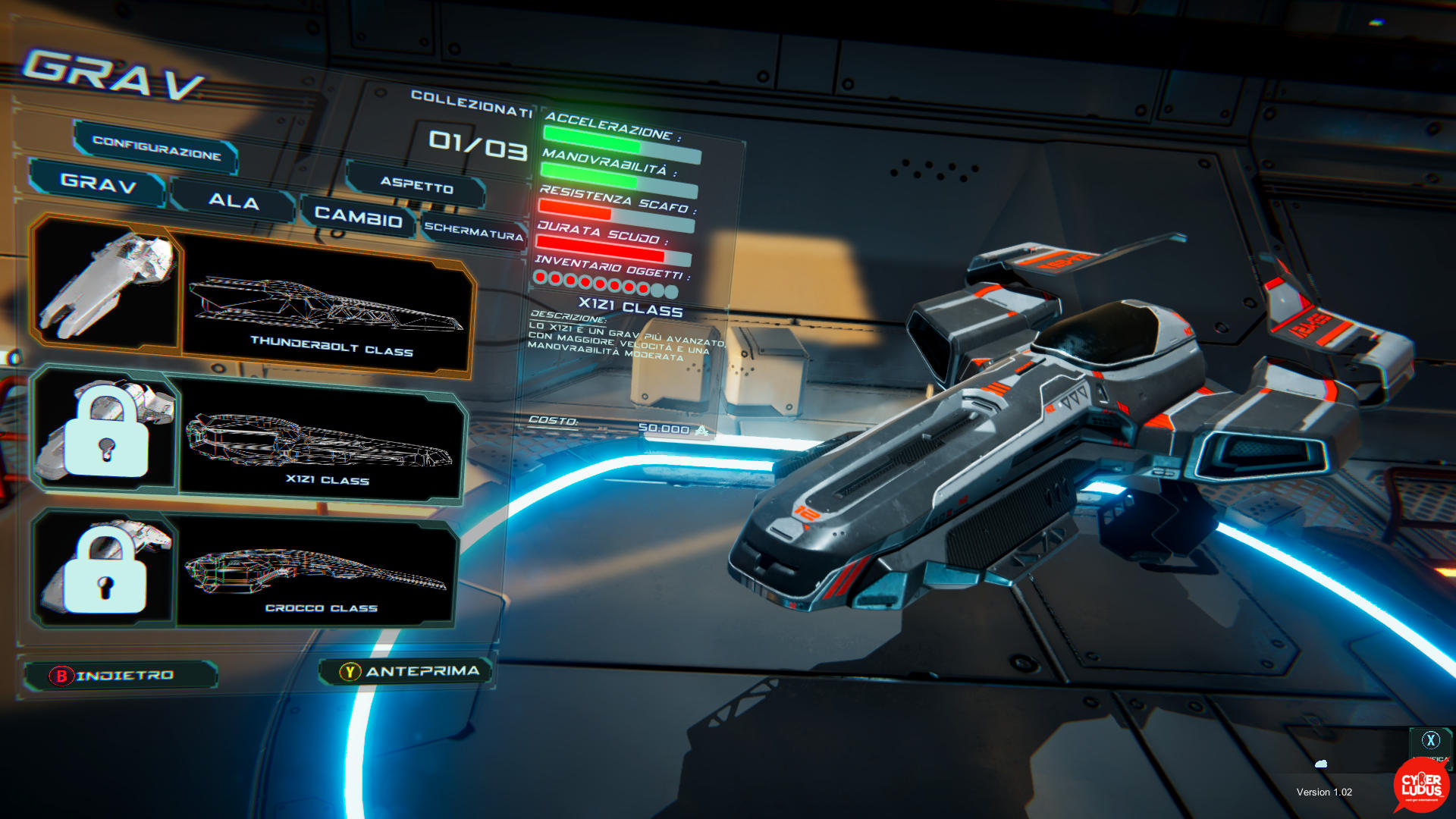
Task: Open the Cambio tab
Action: click(358, 217)
